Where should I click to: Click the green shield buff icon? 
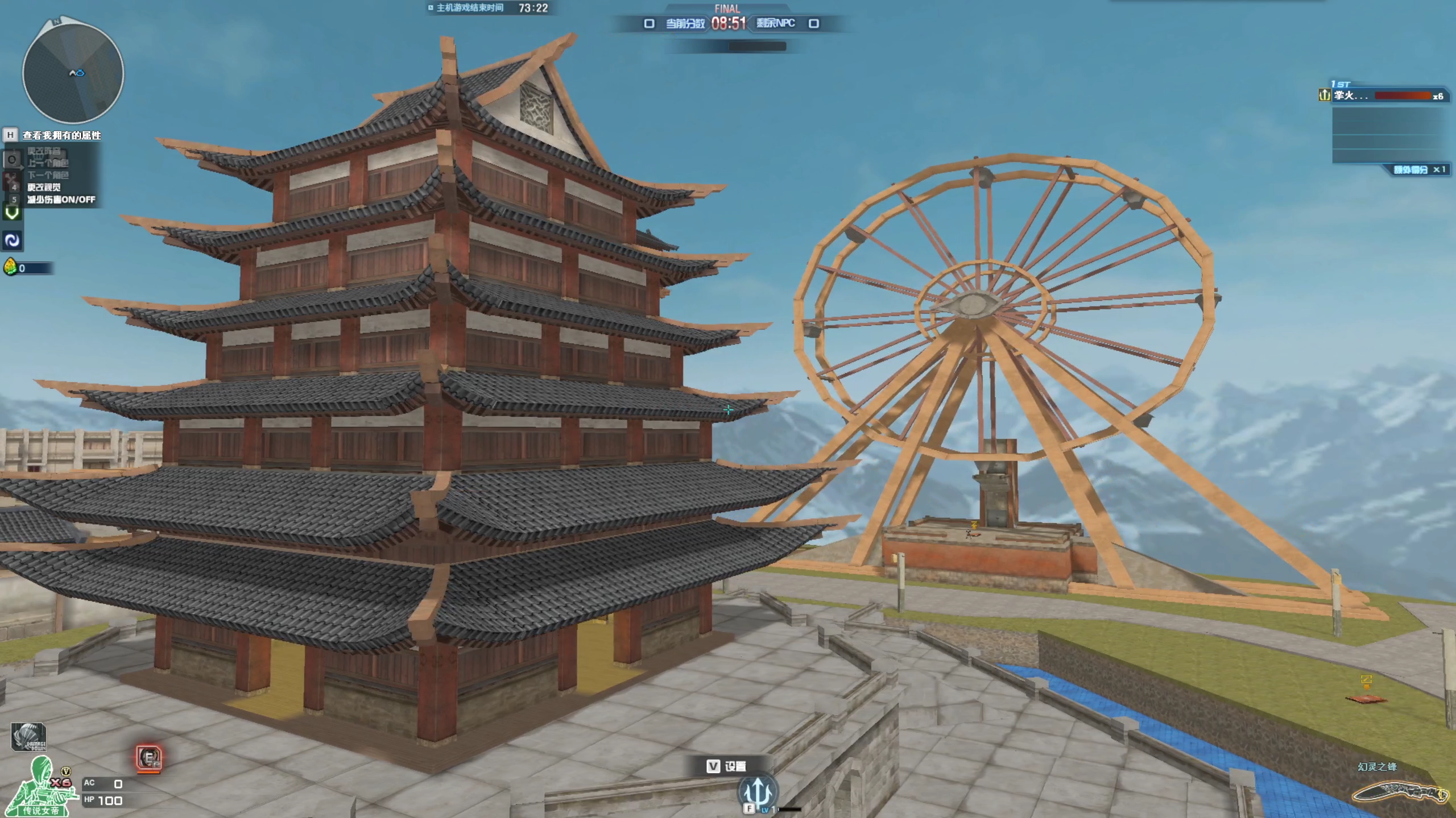pos(12,213)
